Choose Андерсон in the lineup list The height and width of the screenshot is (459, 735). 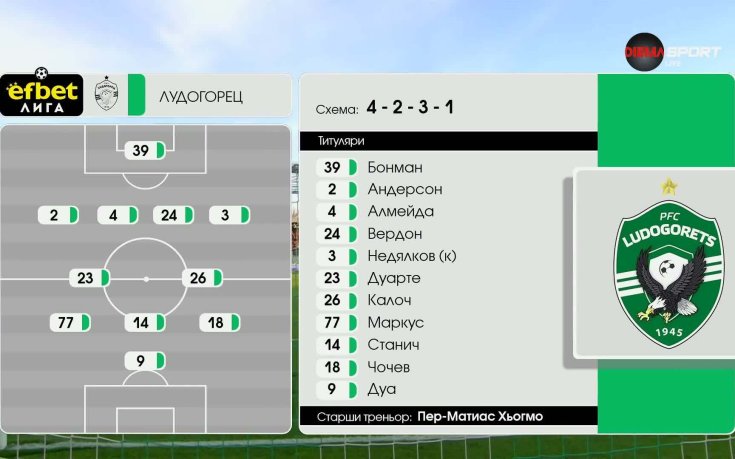point(404,189)
